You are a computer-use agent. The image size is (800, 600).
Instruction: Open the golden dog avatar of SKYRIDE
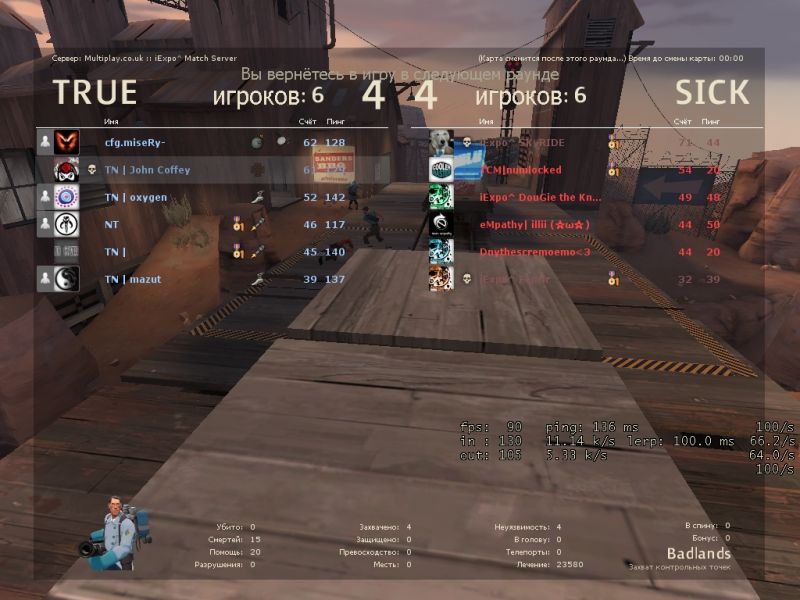click(x=442, y=143)
